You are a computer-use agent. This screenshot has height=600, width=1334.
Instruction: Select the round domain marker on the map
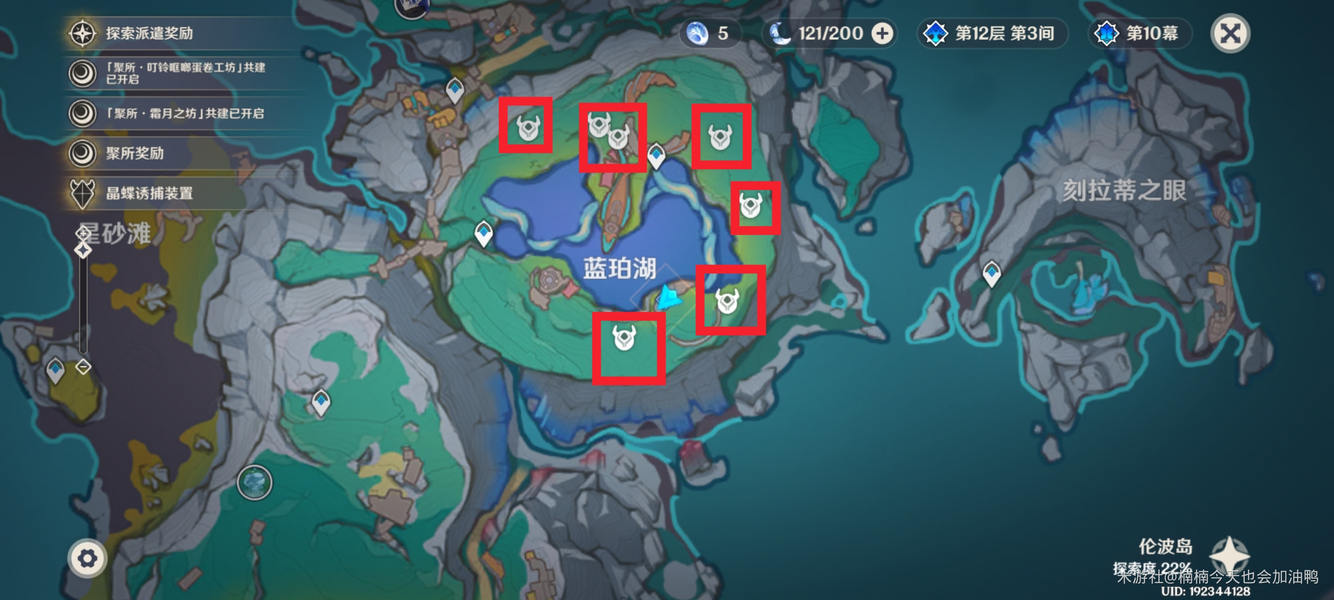(255, 483)
